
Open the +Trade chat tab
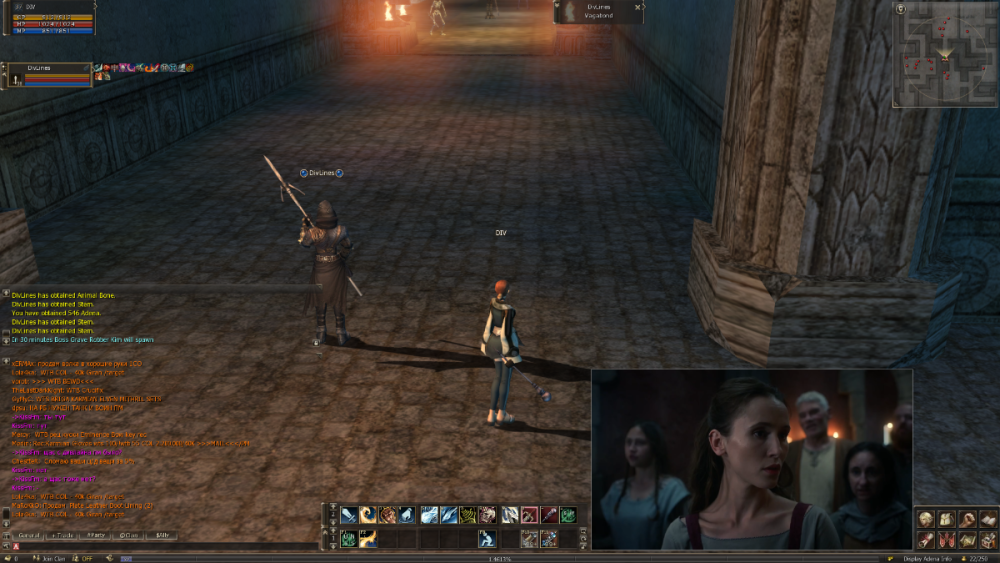tap(62, 536)
